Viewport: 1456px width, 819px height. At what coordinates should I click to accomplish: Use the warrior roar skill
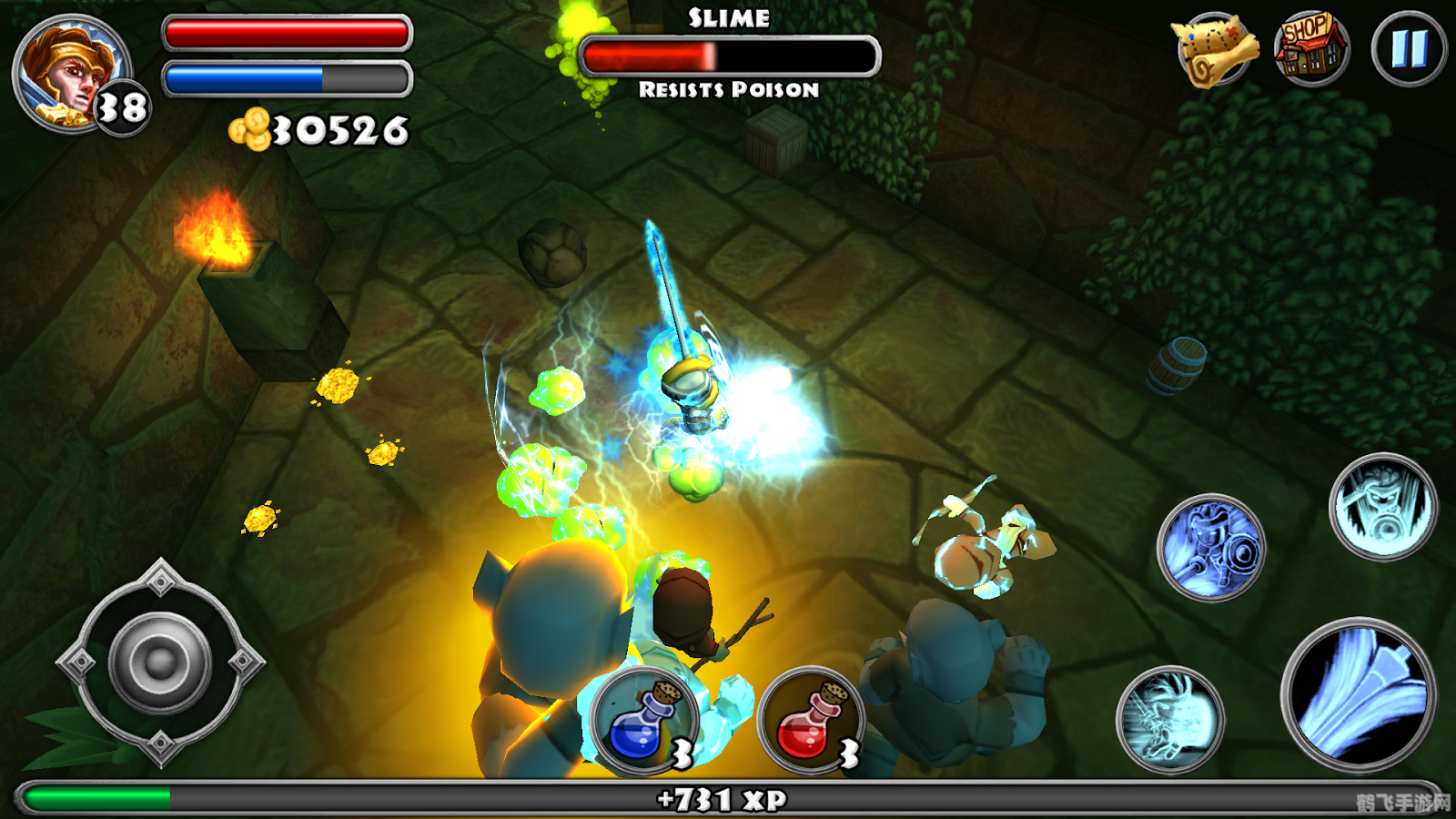point(1381,506)
